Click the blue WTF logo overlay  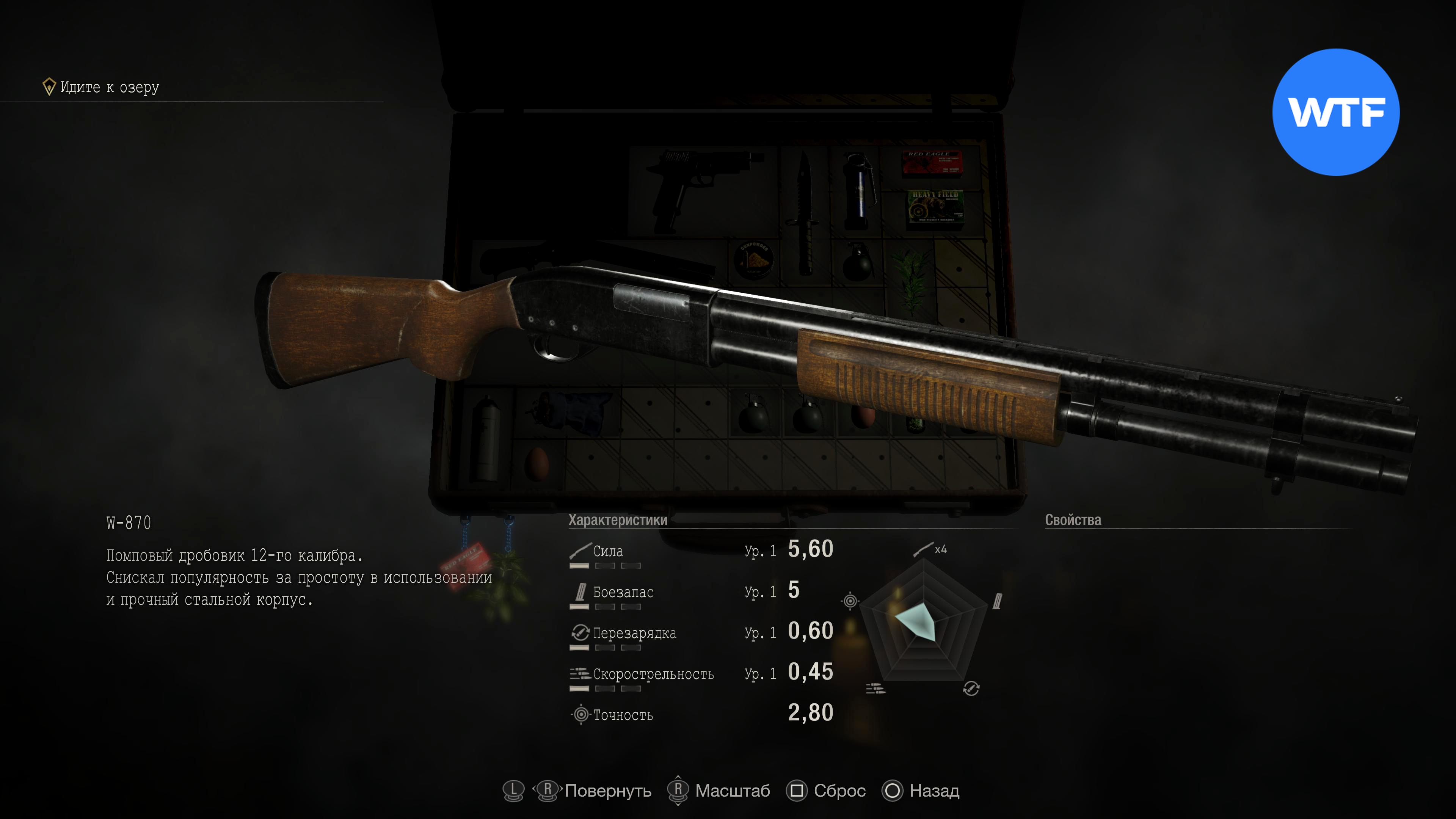(1335, 112)
